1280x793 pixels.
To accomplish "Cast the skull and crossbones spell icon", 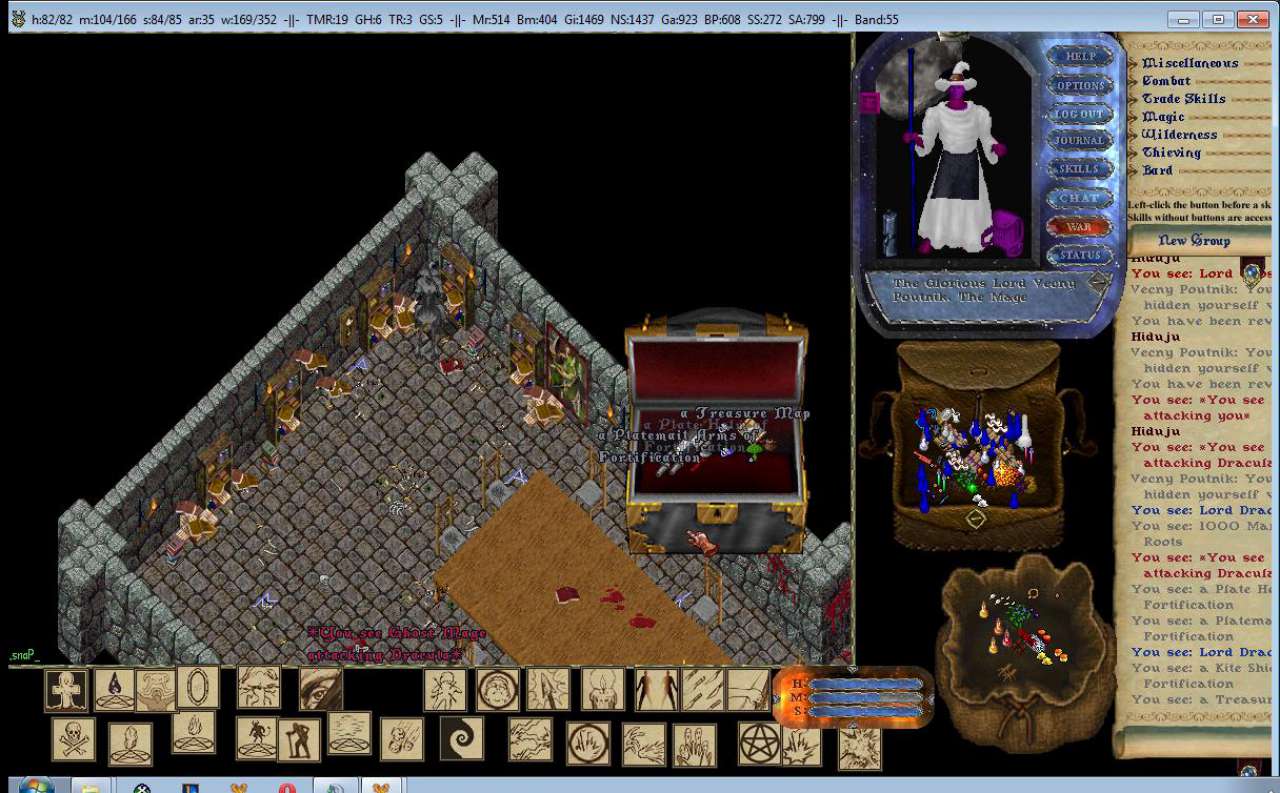I will click(x=73, y=739).
